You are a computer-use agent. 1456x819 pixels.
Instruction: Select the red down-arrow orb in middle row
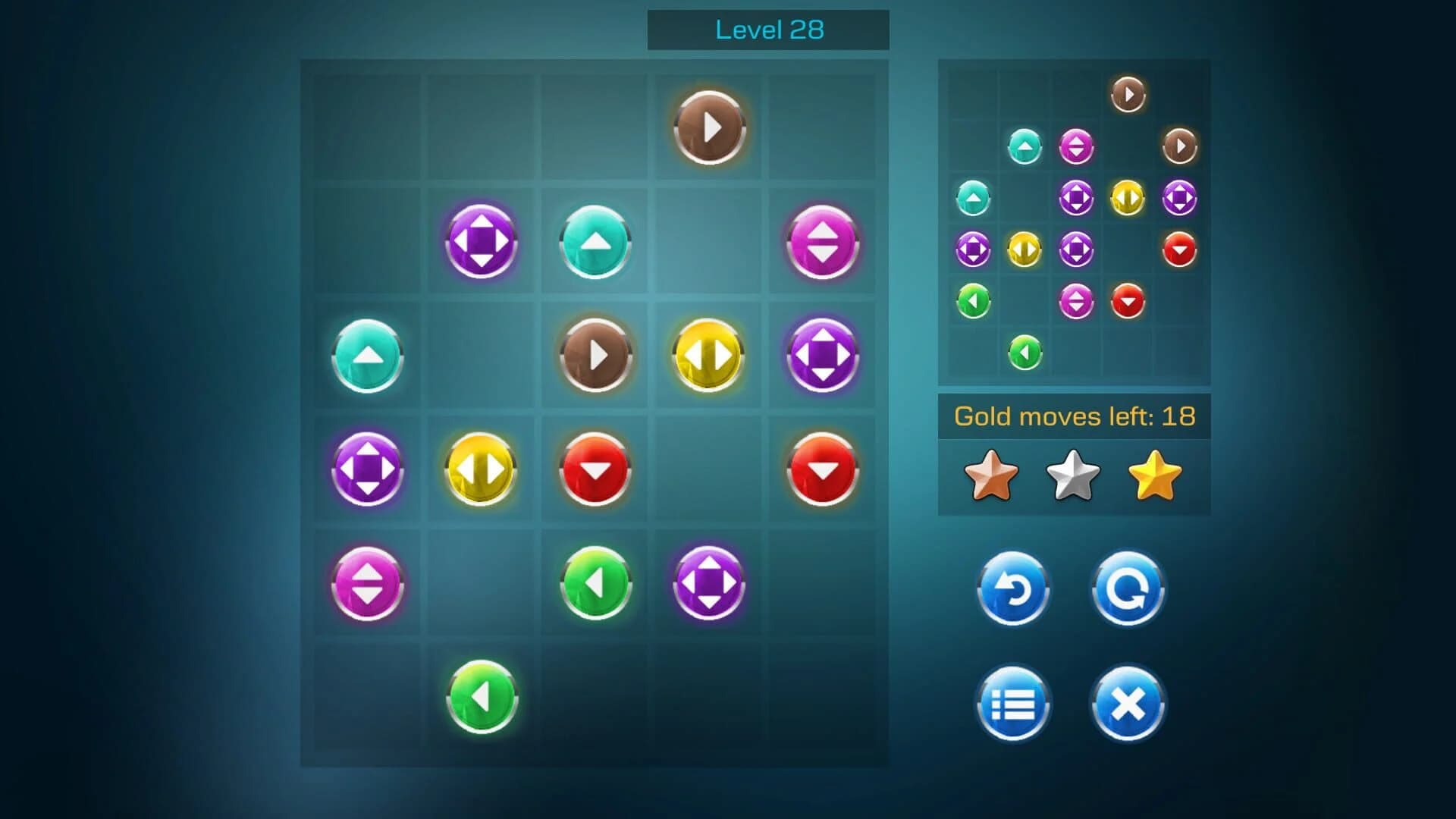point(595,469)
